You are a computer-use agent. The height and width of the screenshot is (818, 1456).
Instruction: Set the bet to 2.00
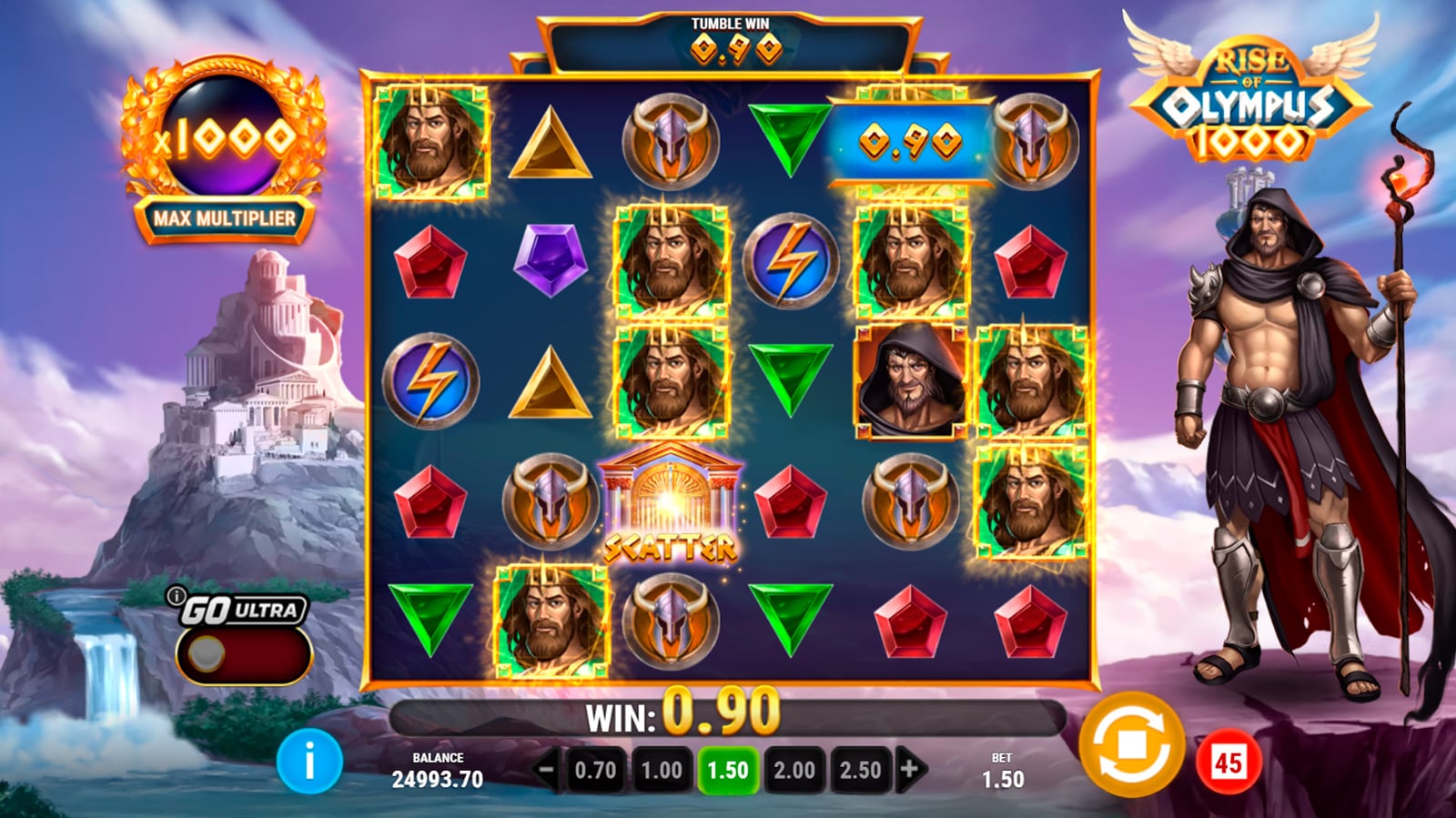[x=794, y=770]
